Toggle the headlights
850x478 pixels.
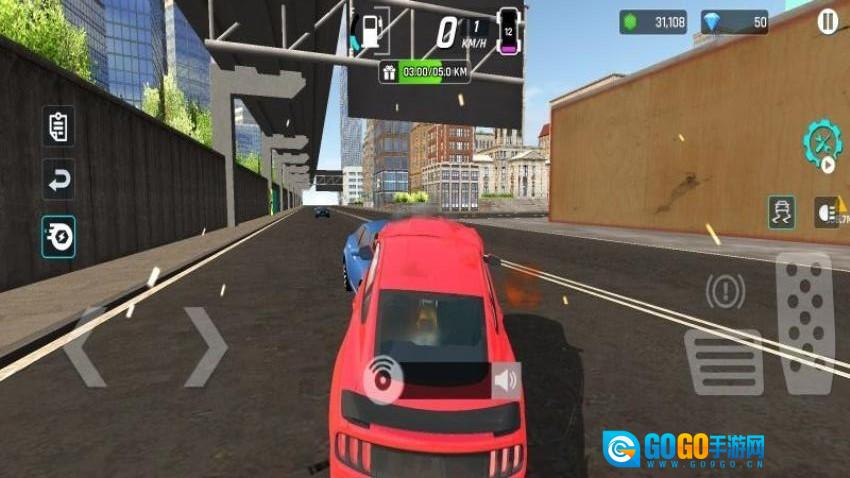click(x=826, y=212)
